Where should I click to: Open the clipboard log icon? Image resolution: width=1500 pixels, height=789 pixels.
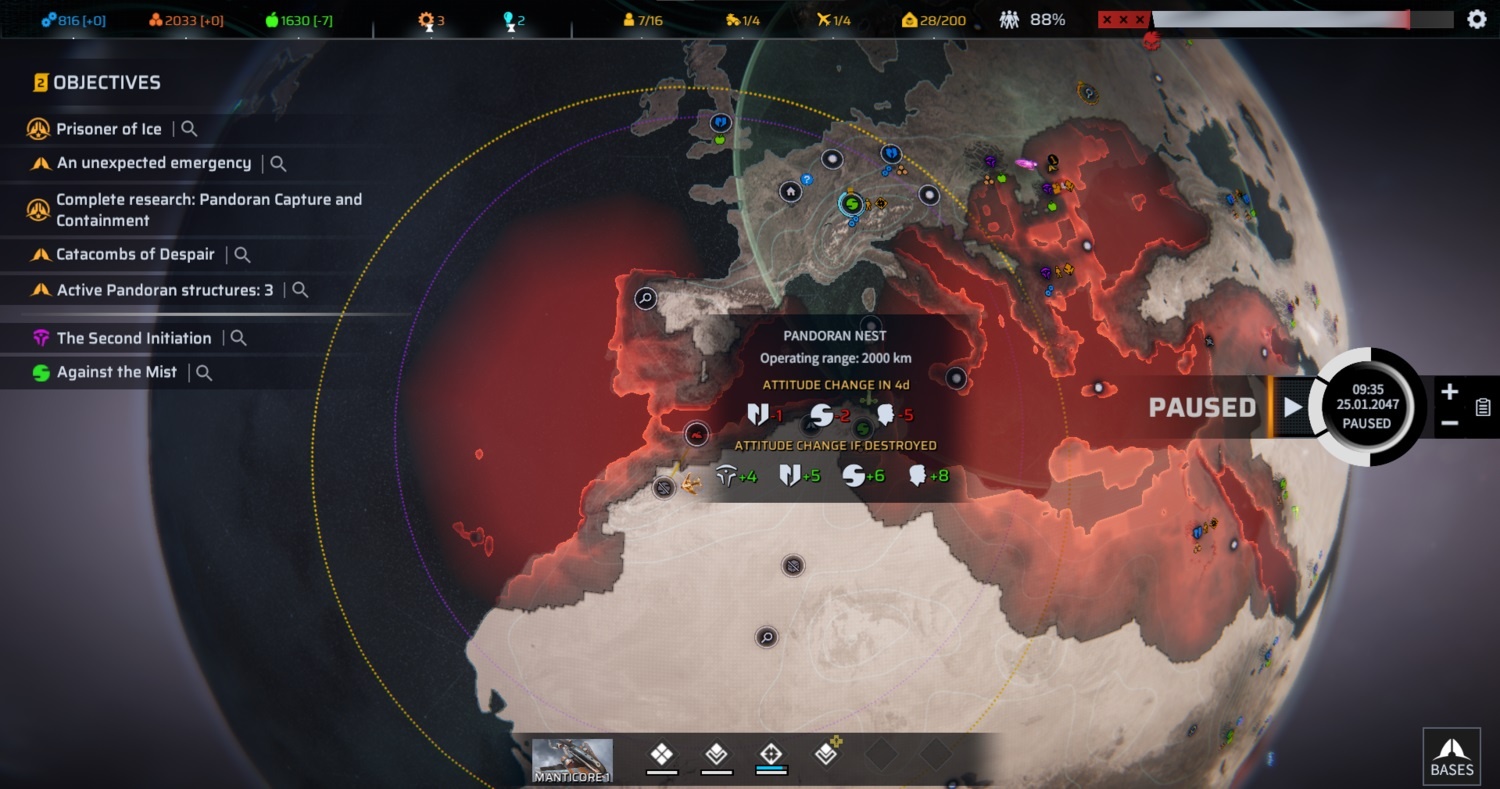tap(1483, 407)
